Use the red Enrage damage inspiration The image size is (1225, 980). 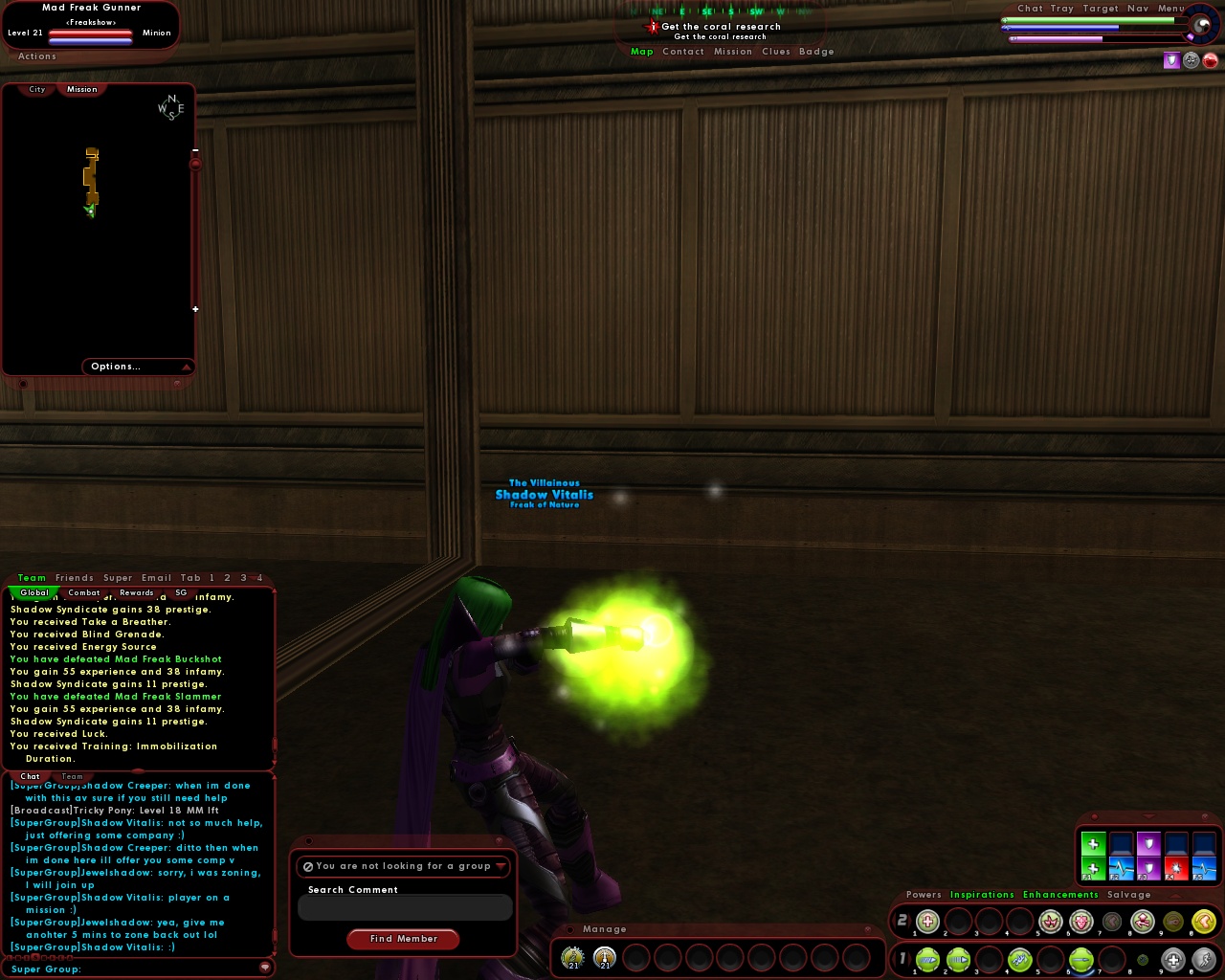click(x=1176, y=867)
